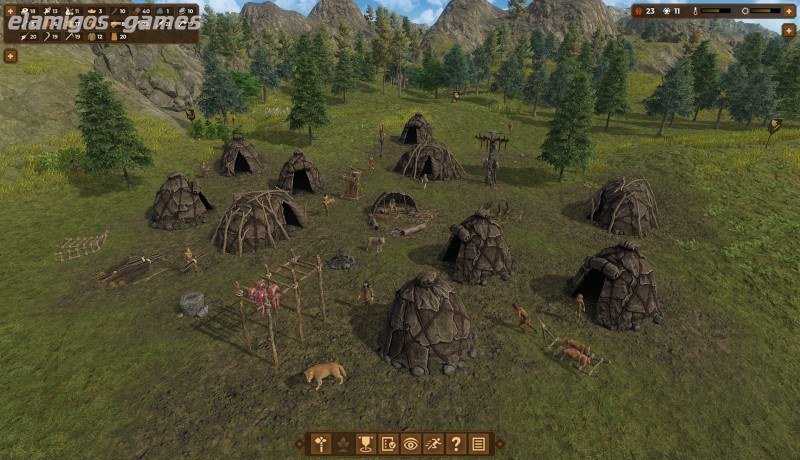Open help with the question mark
The height and width of the screenshot is (460, 800).
pos(456,444)
